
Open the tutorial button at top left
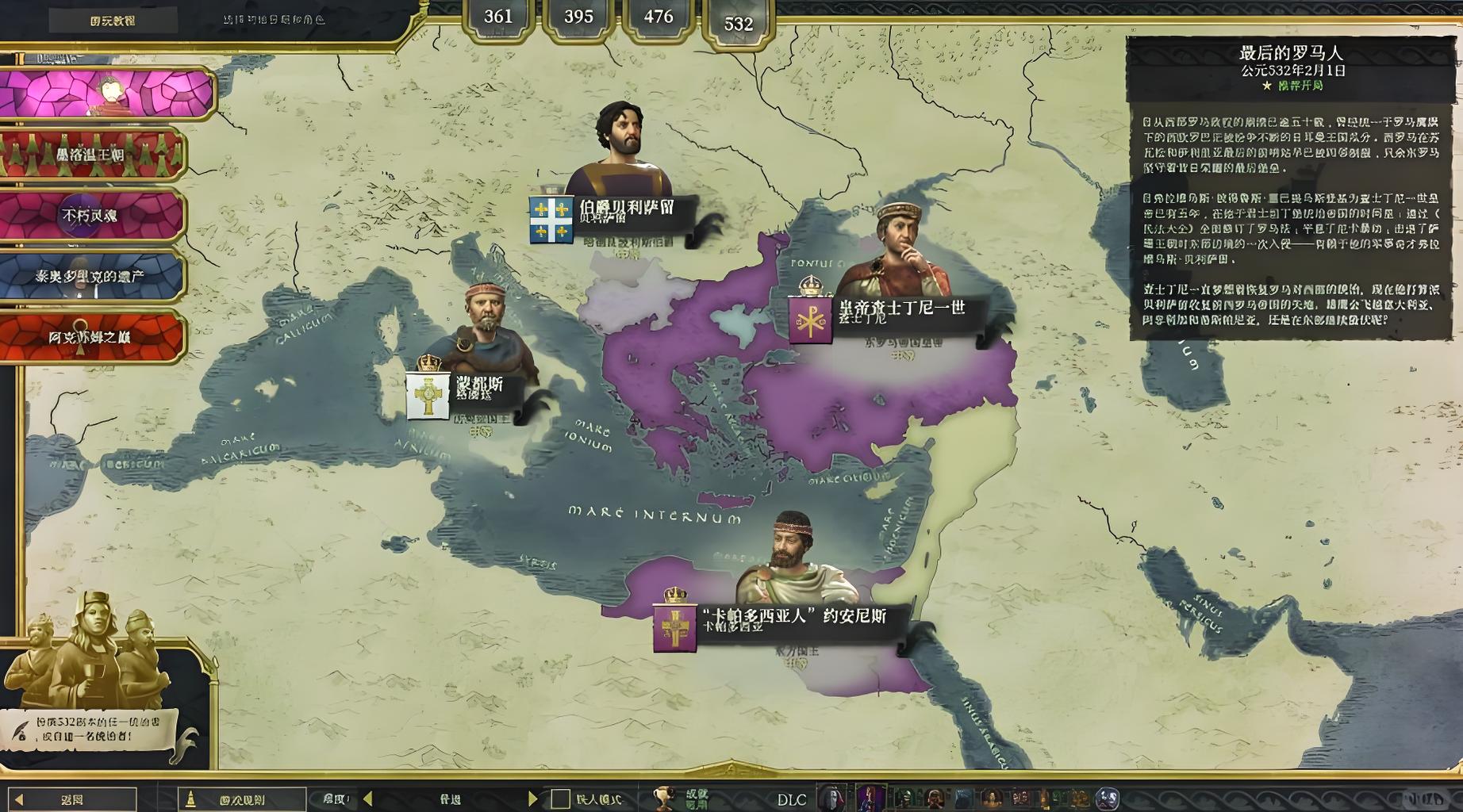tap(113, 21)
